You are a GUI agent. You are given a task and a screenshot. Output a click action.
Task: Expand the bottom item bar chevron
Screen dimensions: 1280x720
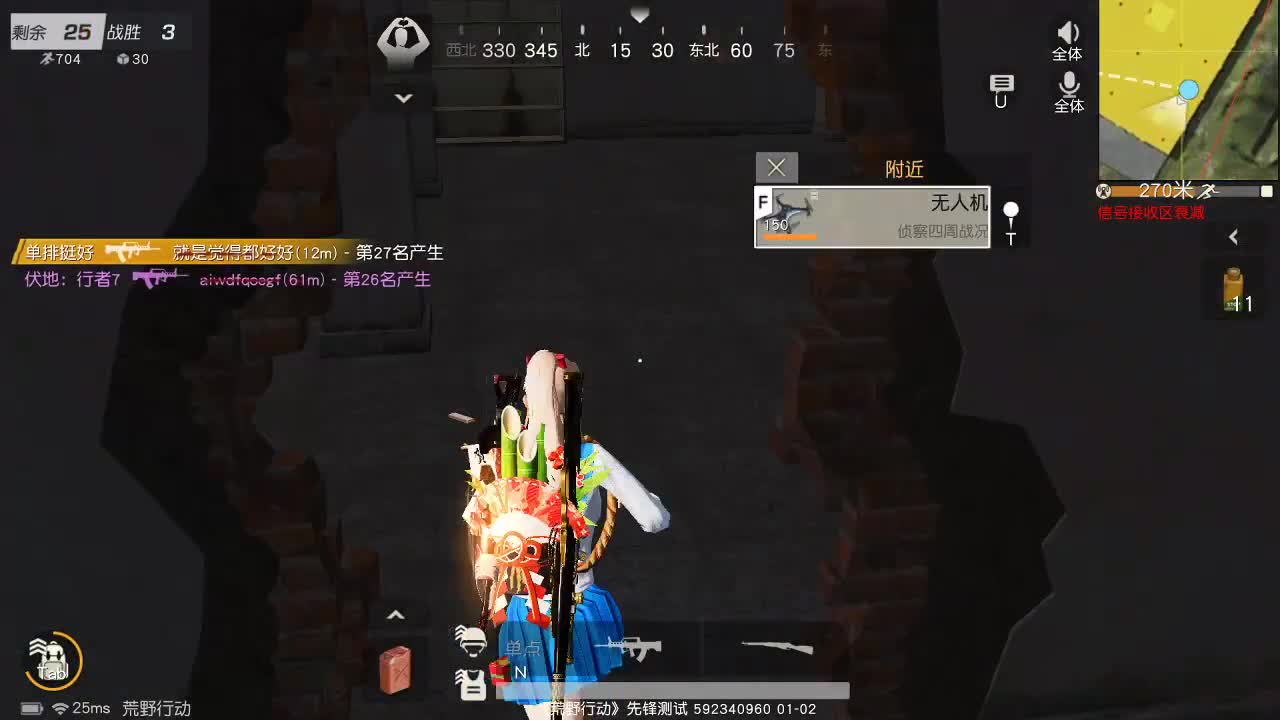click(396, 613)
